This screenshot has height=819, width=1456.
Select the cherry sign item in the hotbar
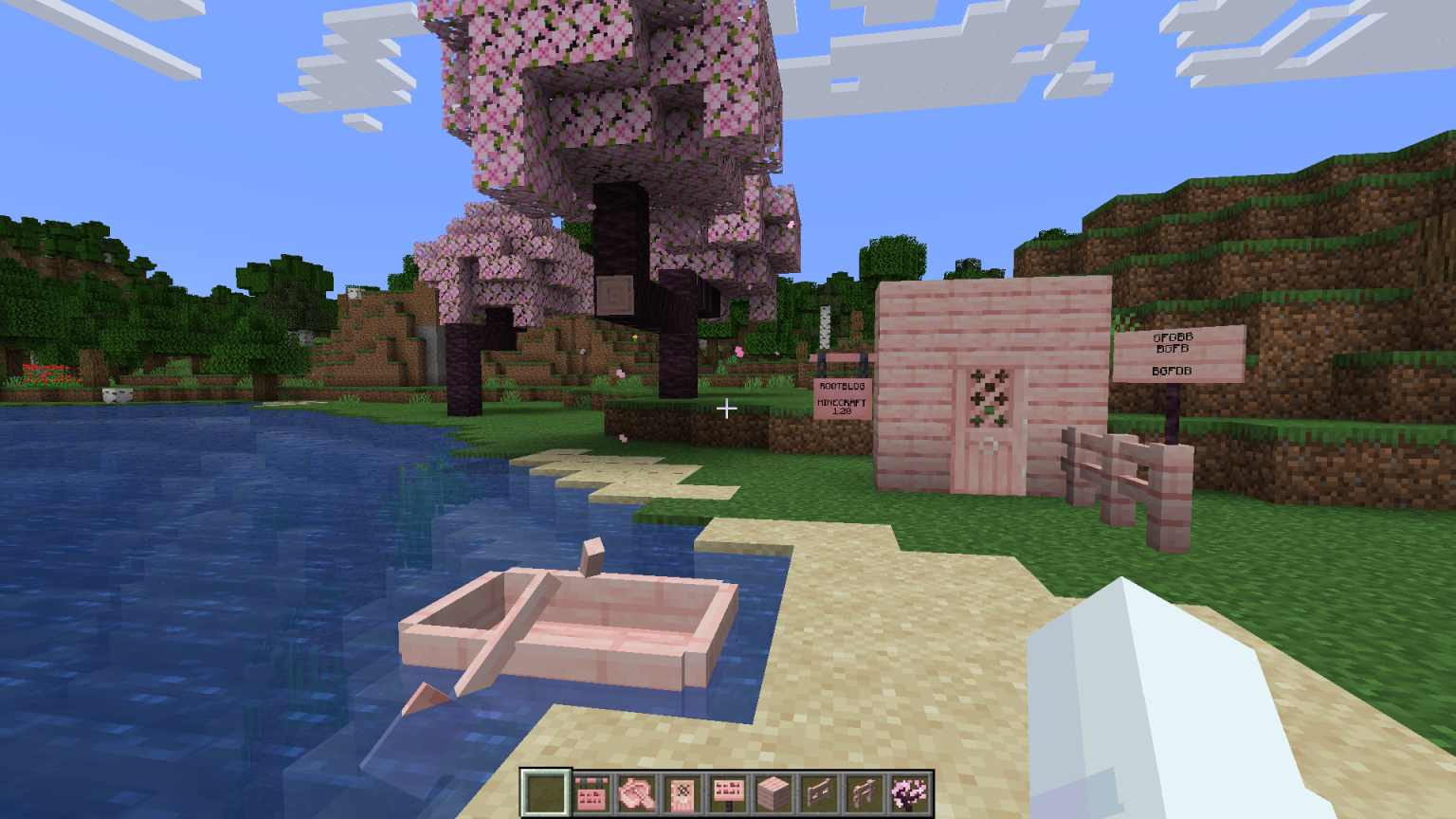(727, 791)
